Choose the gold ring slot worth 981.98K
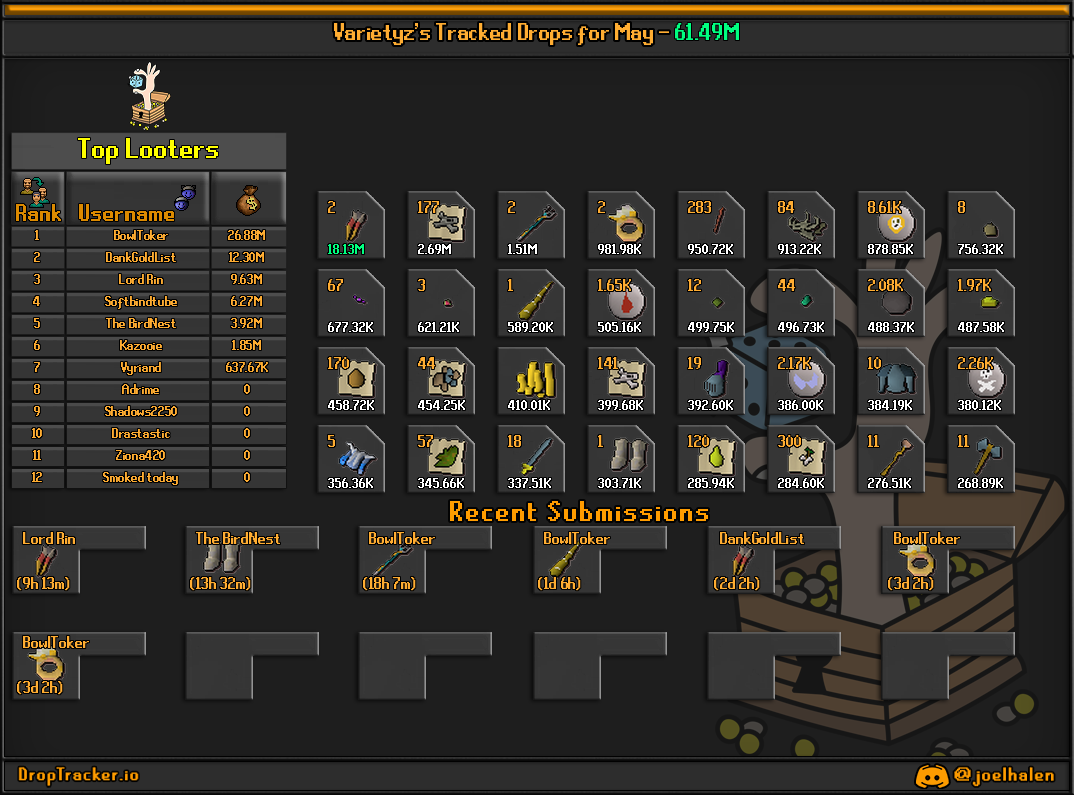Viewport: 1074px width, 795px height. point(621,225)
